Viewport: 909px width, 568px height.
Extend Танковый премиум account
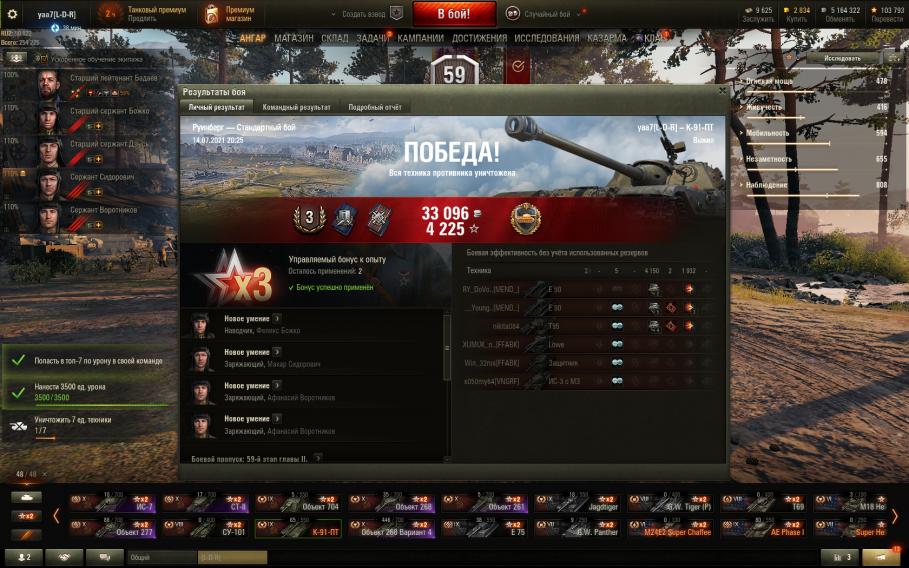tap(145, 14)
